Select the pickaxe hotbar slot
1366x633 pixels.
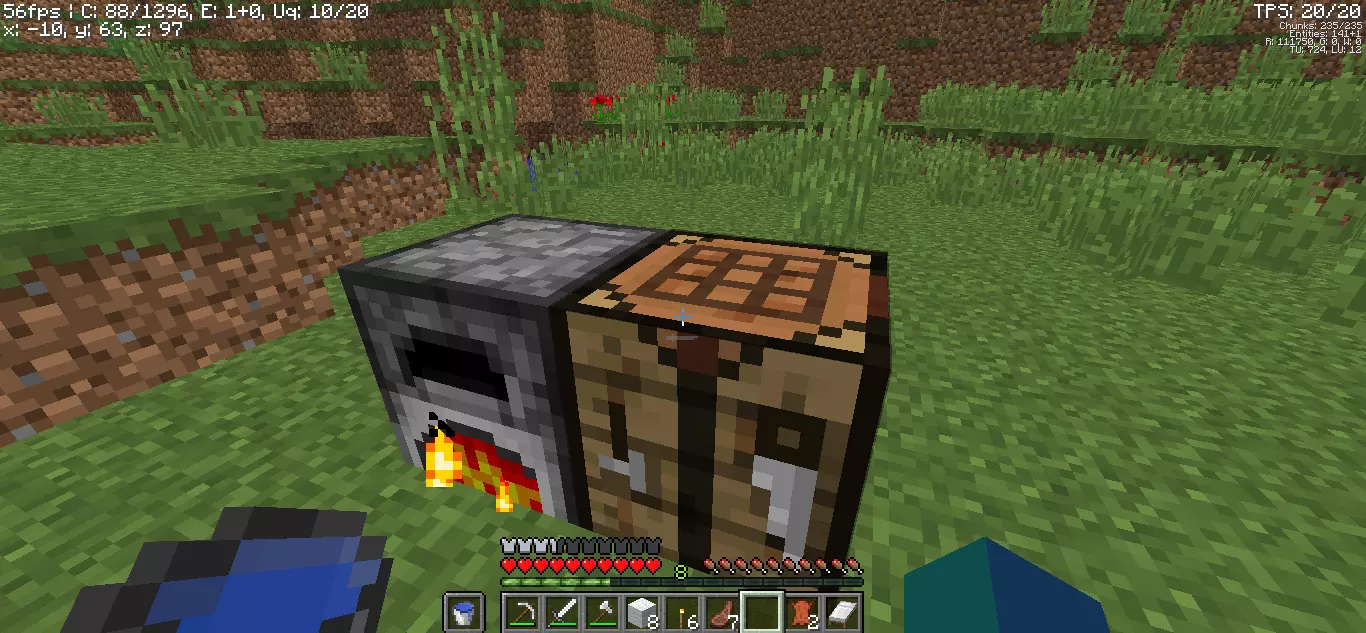point(522,612)
